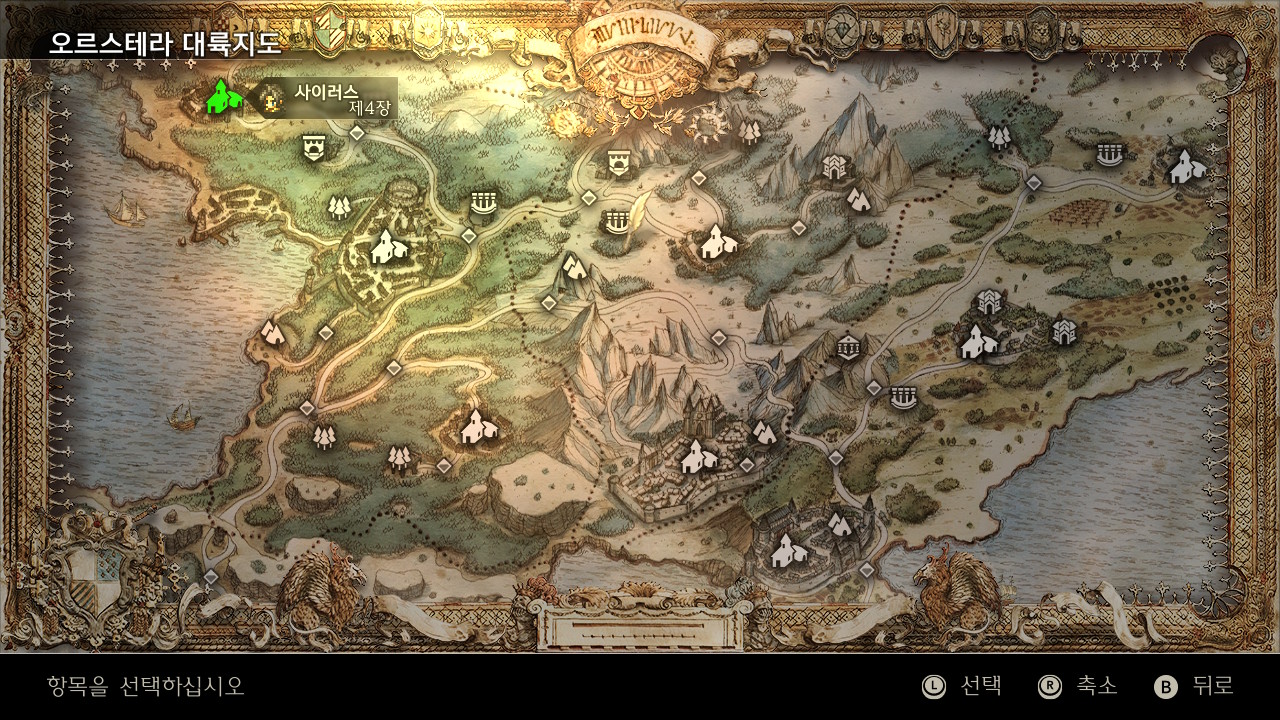The height and width of the screenshot is (720, 1280).
Task: Select the town marker in the dark castle city
Action: 786,549
